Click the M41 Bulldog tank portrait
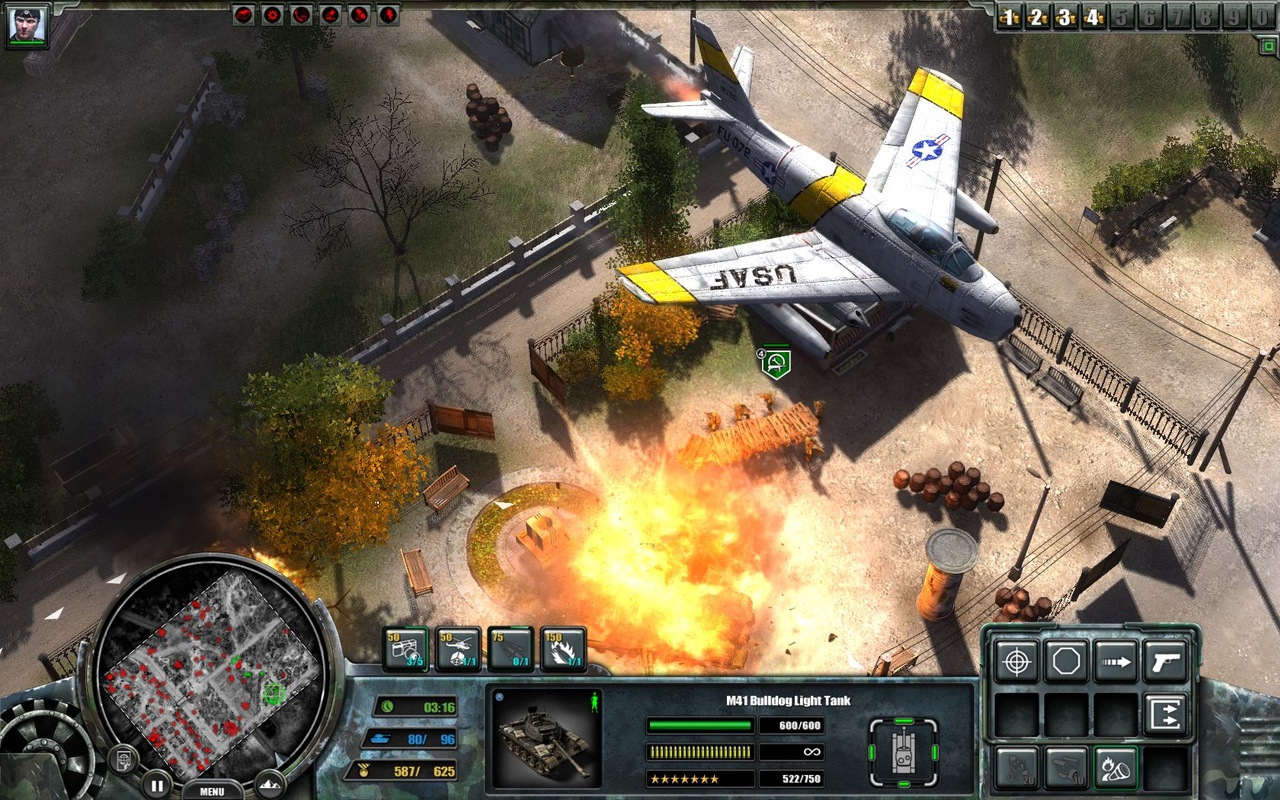Image resolution: width=1280 pixels, height=800 pixels. pyautogui.click(x=544, y=737)
